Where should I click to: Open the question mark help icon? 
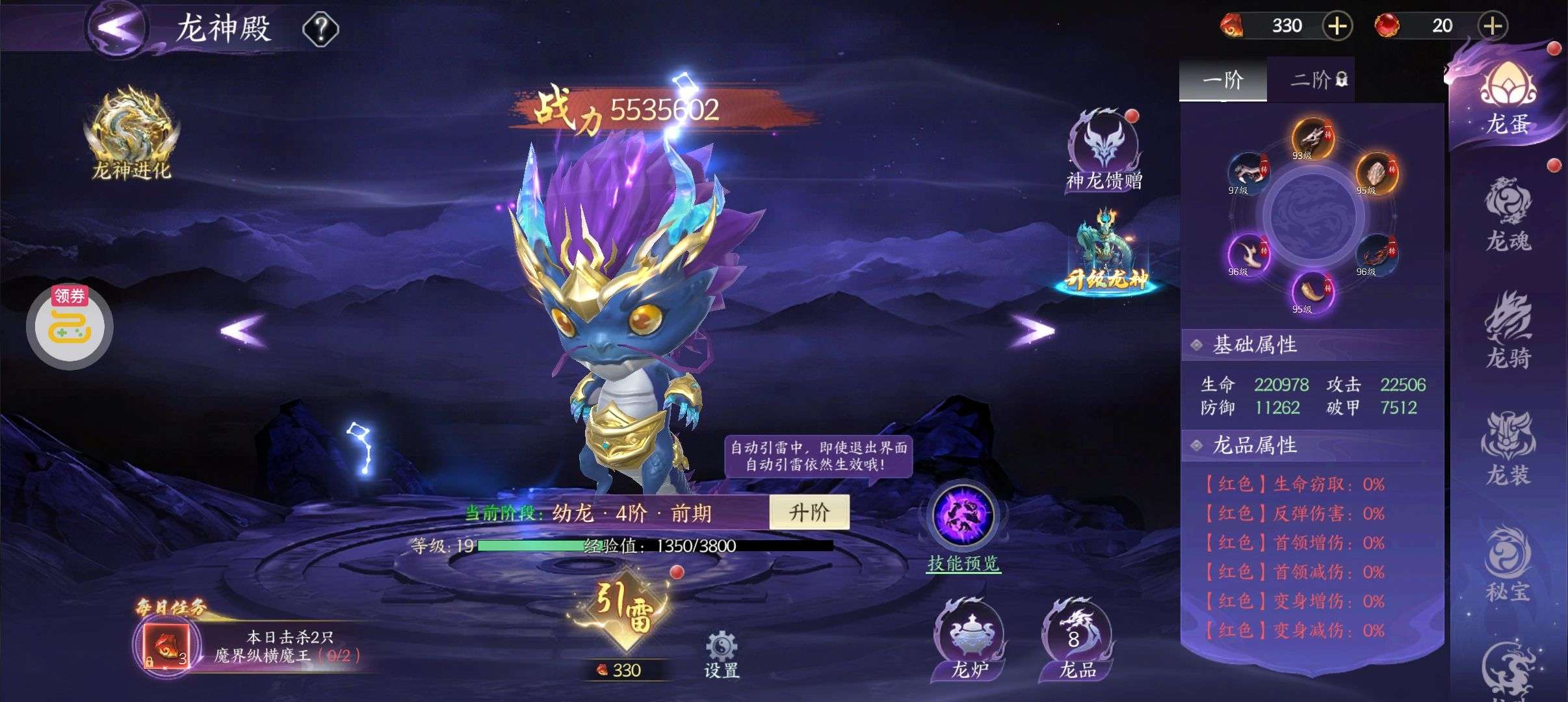click(320, 29)
